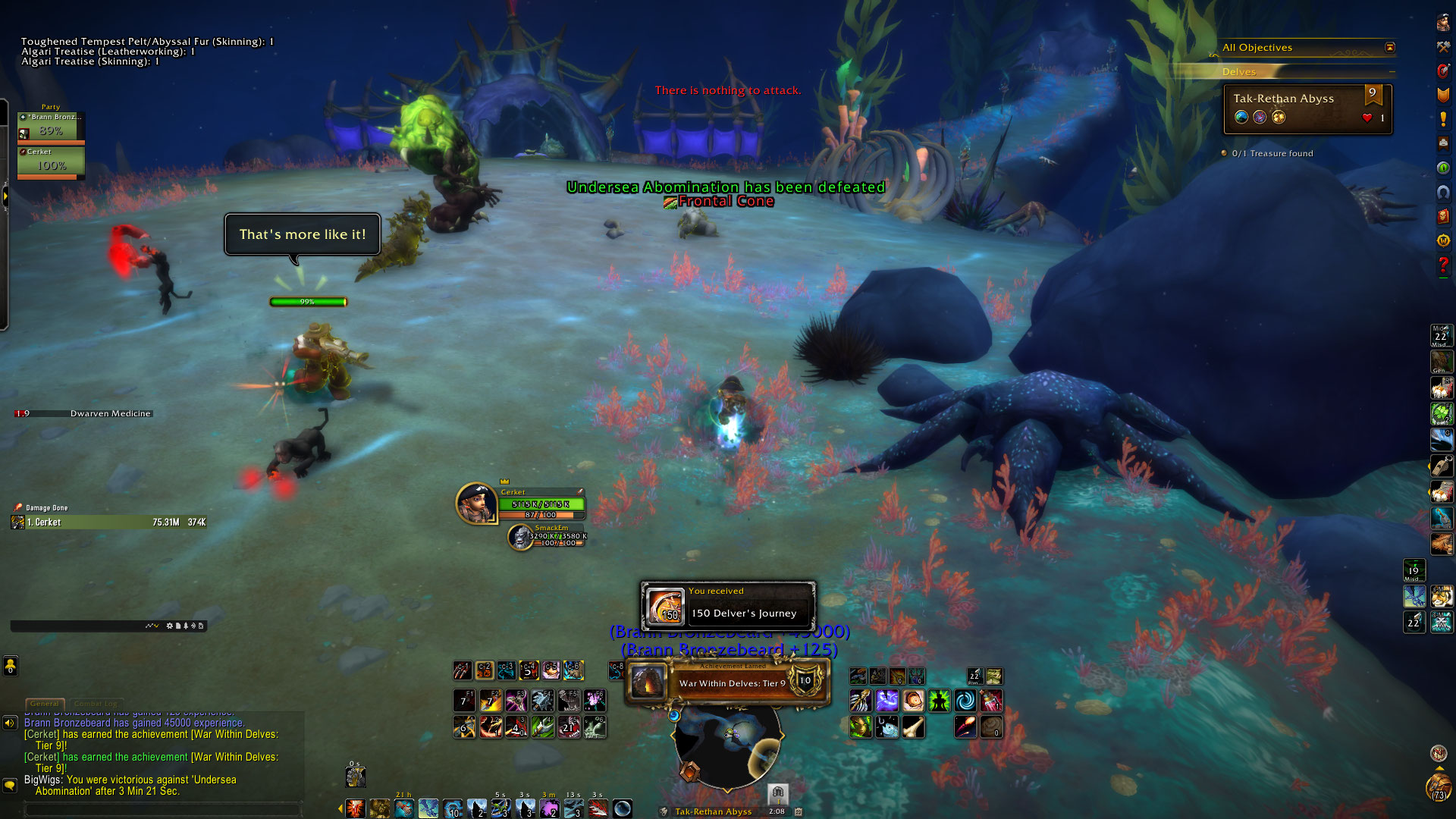Open the professions hammer-and-pick micro button
This screenshot has height=819, width=1456.
click(1443, 47)
